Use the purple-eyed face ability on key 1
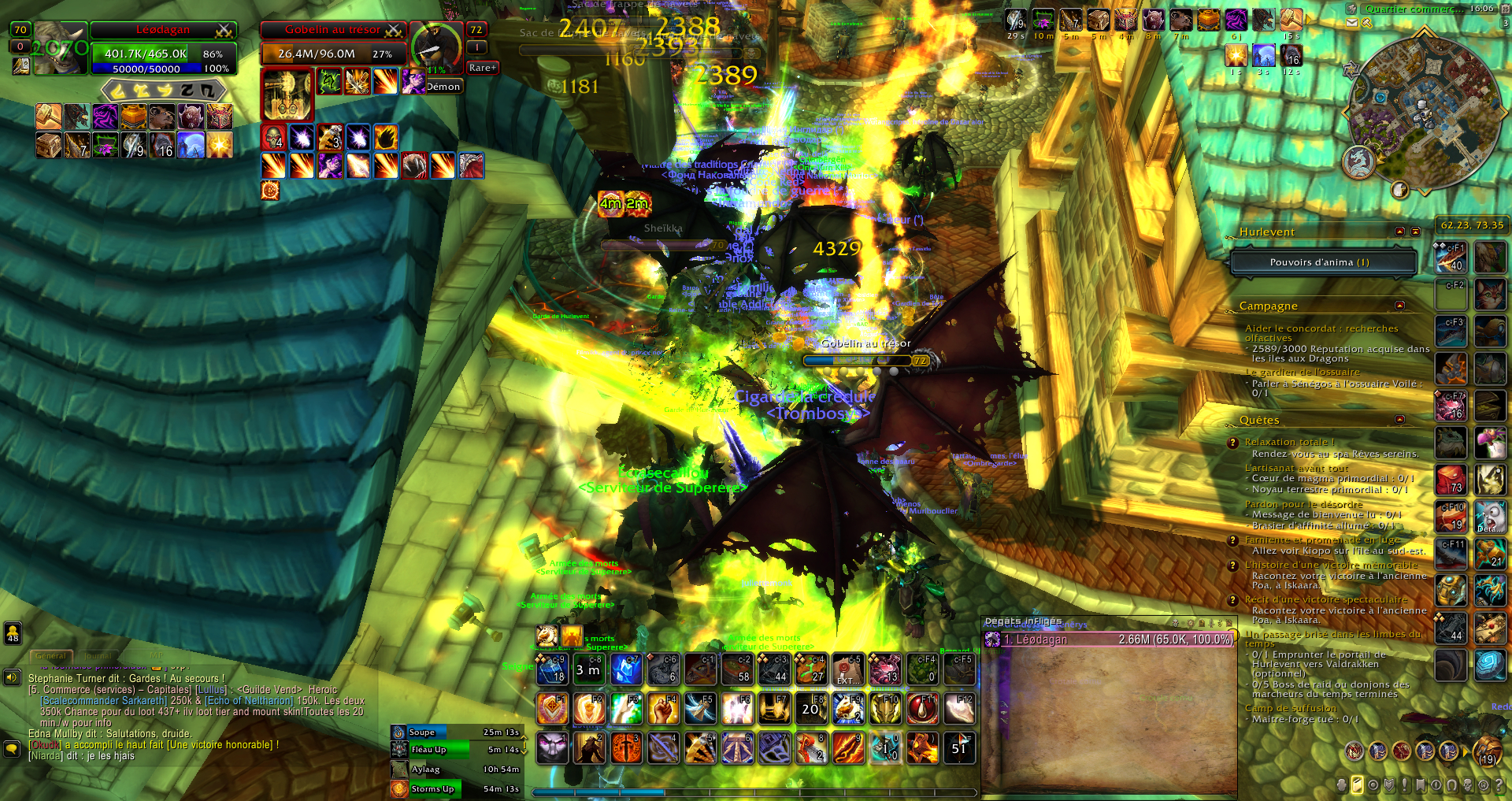 coord(552,747)
